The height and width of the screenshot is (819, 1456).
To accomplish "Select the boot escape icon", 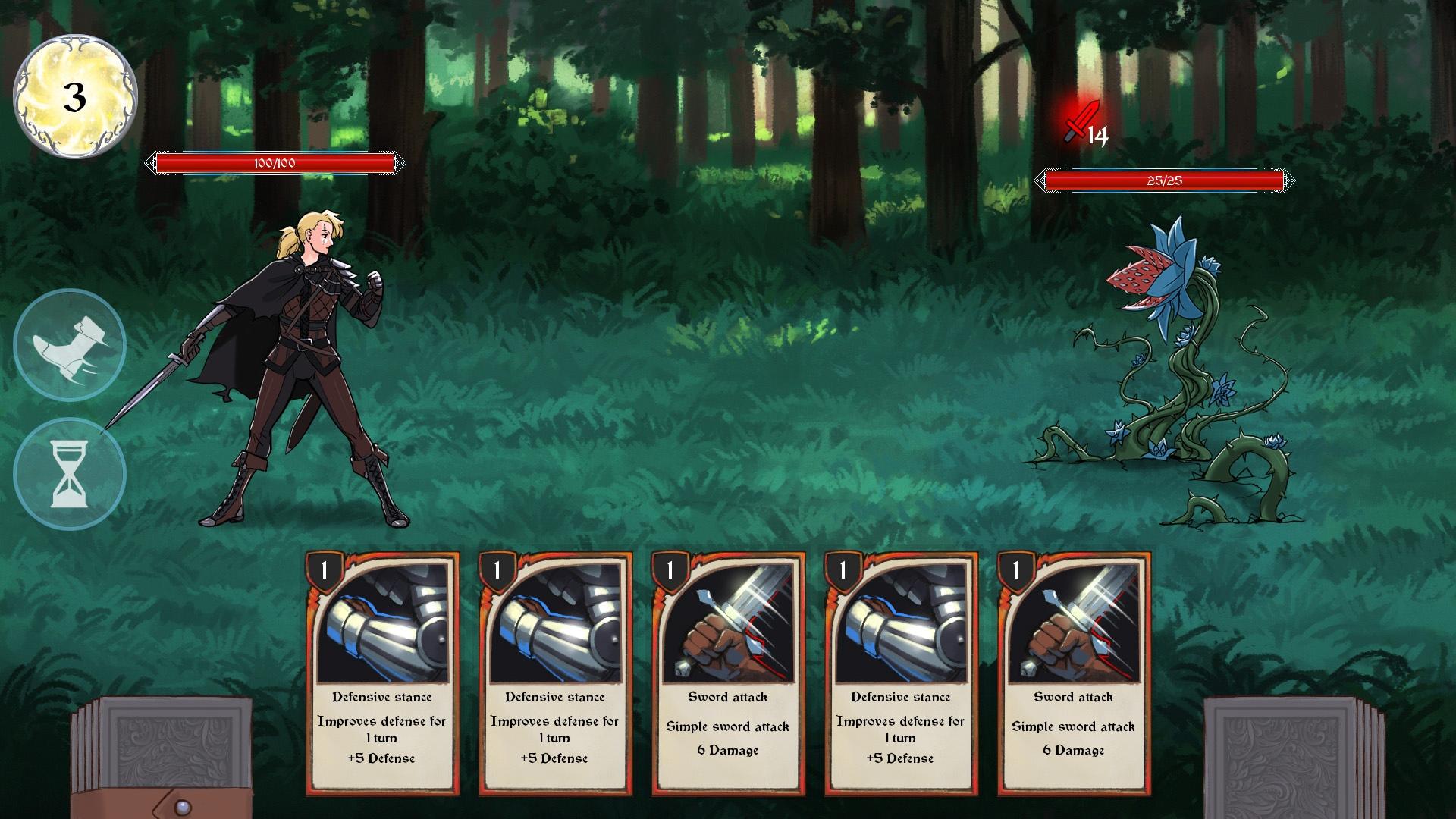I will tap(70, 345).
